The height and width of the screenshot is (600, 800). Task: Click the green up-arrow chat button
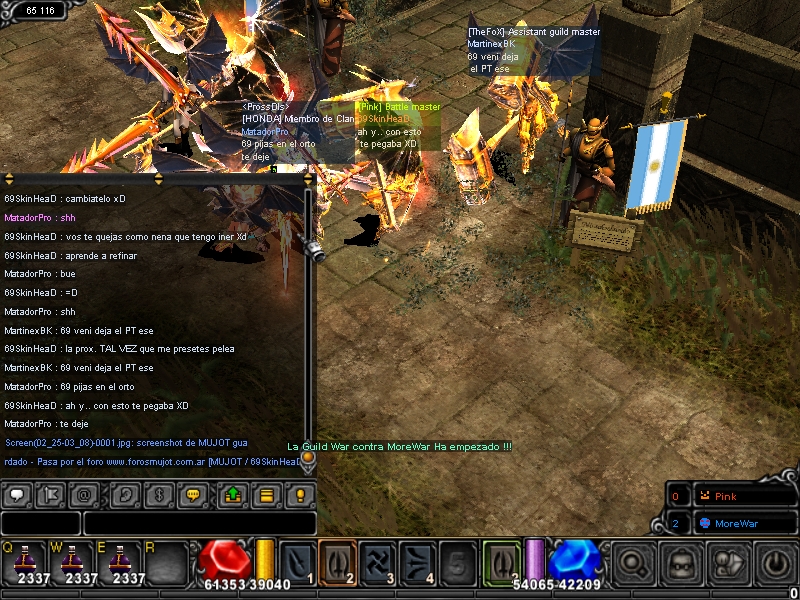point(232,494)
